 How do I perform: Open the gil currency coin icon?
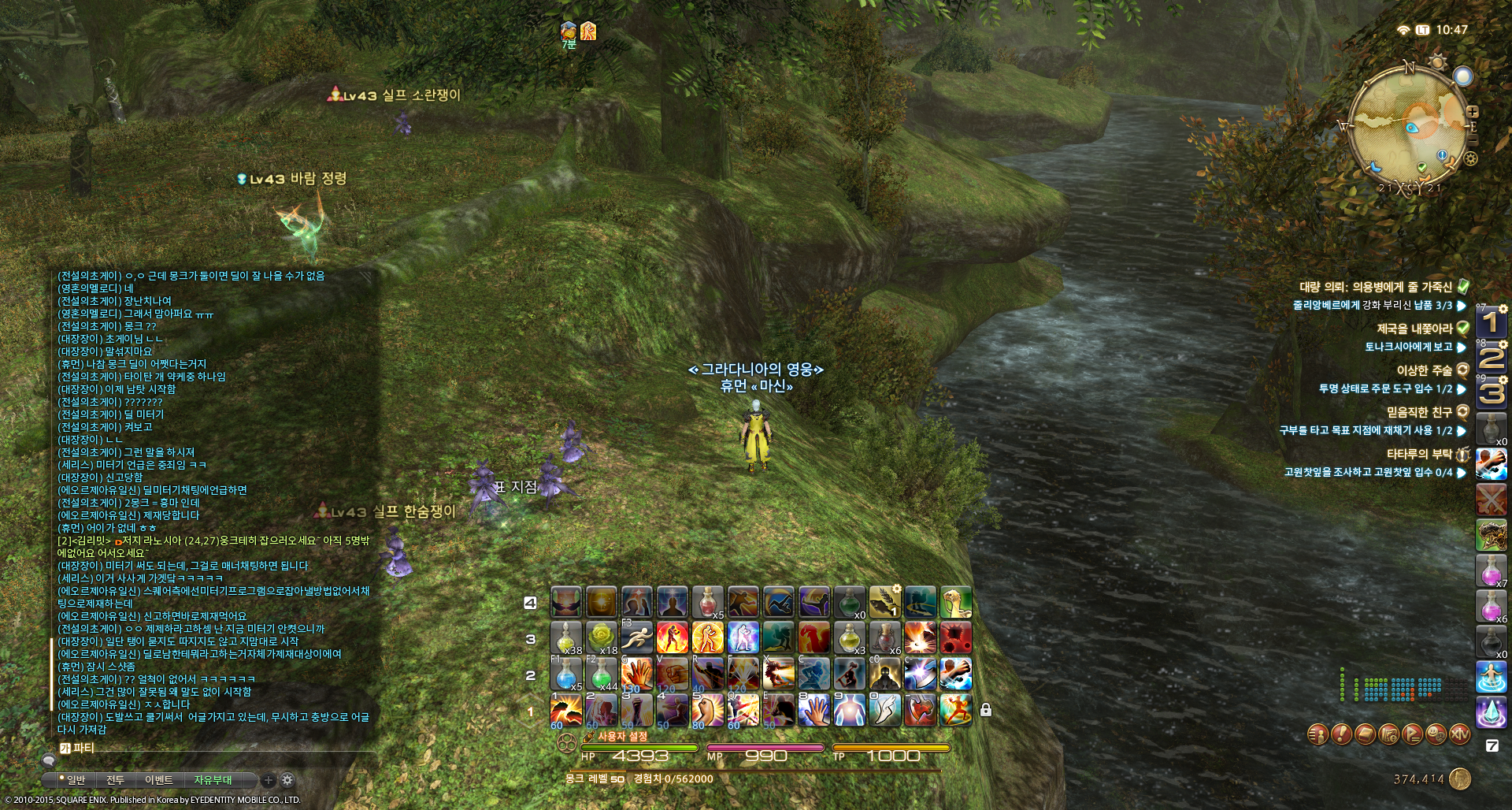pyautogui.click(x=1460, y=778)
